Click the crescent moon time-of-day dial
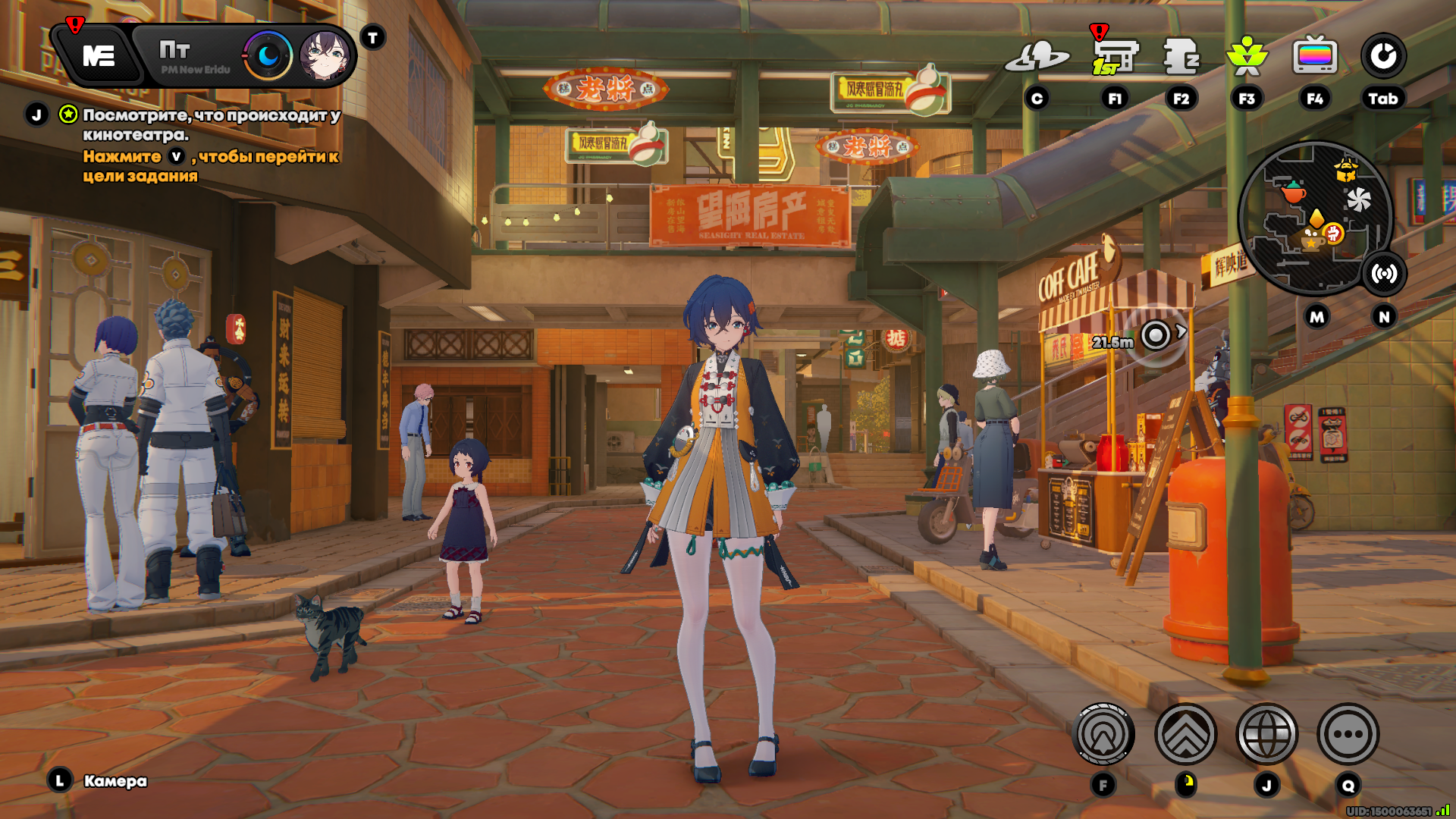This screenshot has height=819, width=1456. 268,55
